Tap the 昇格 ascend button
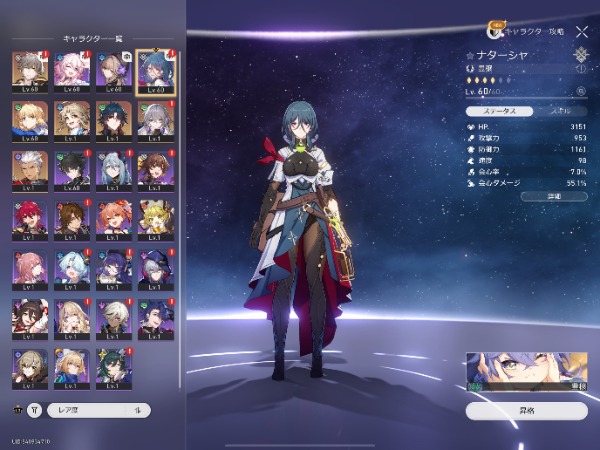This screenshot has width=600, height=450. coord(526,410)
